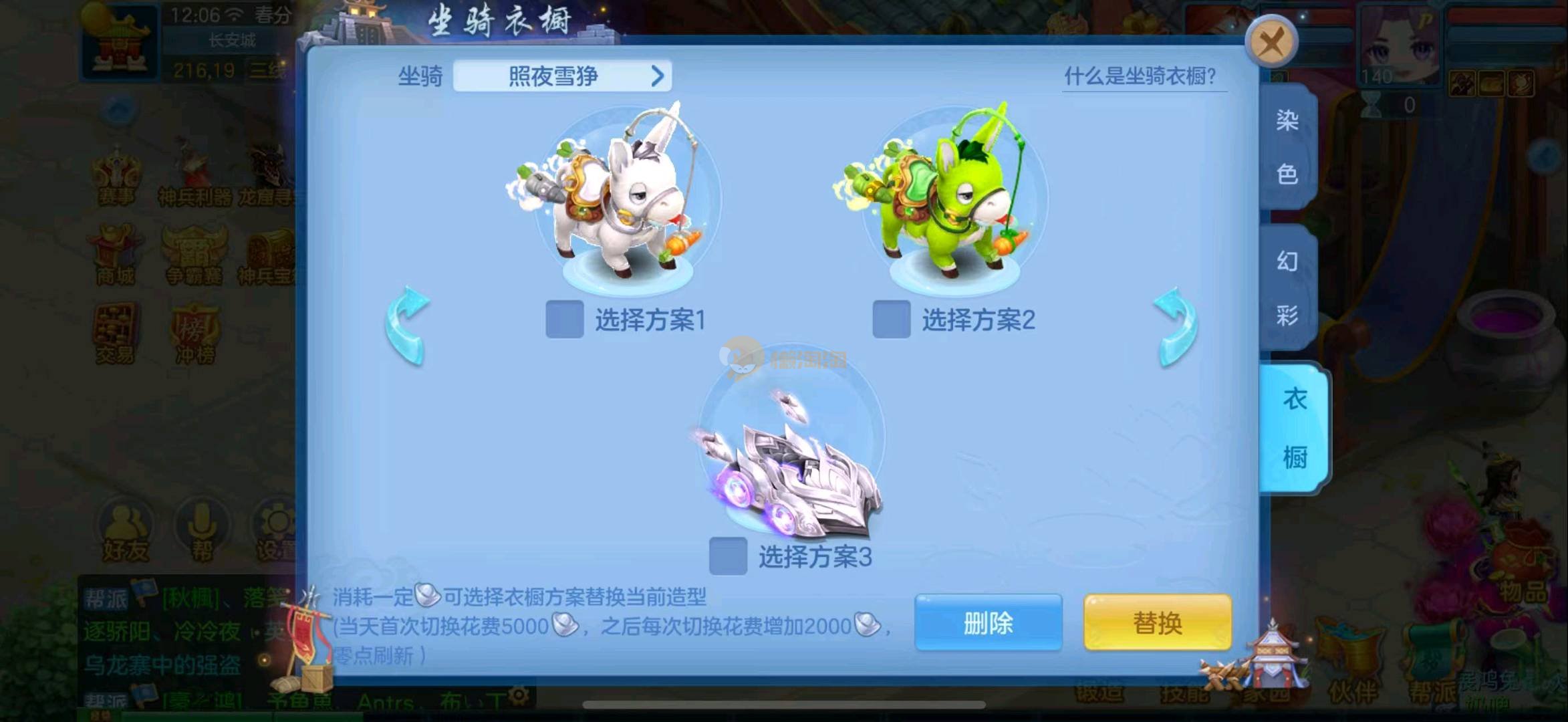1568x722 pixels.
Task: Tick the 选择方案2 checkbox
Action: pos(891,320)
